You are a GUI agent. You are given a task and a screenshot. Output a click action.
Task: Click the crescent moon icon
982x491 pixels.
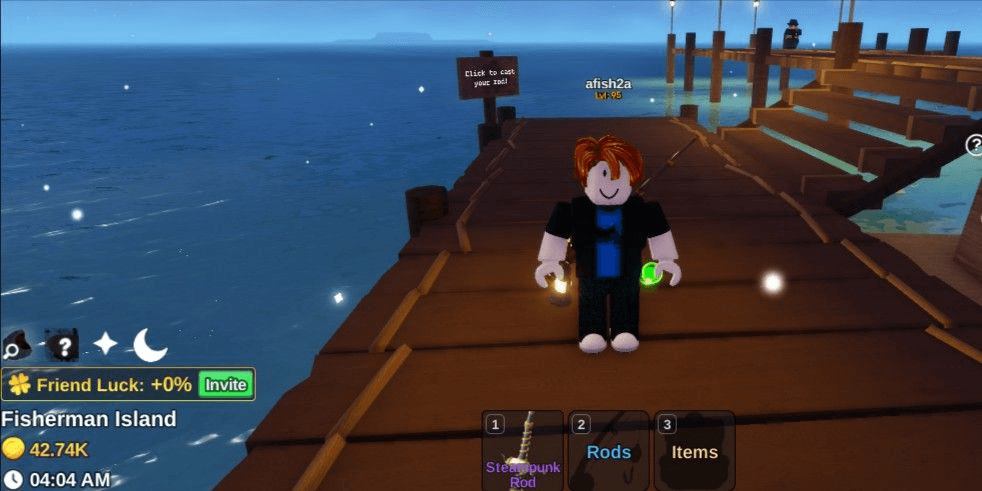[x=150, y=345]
